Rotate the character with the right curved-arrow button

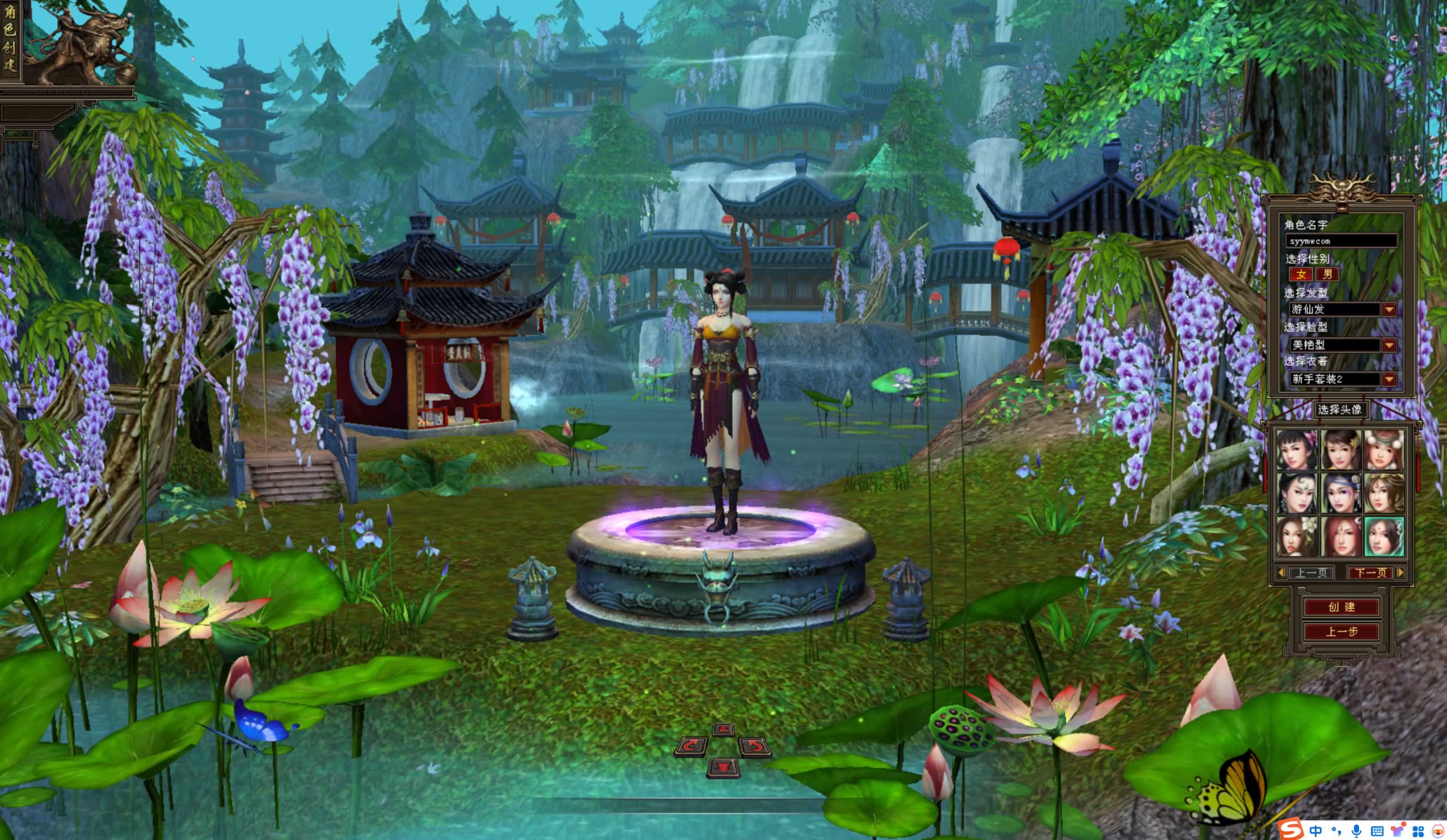click(x=755, y=746)
